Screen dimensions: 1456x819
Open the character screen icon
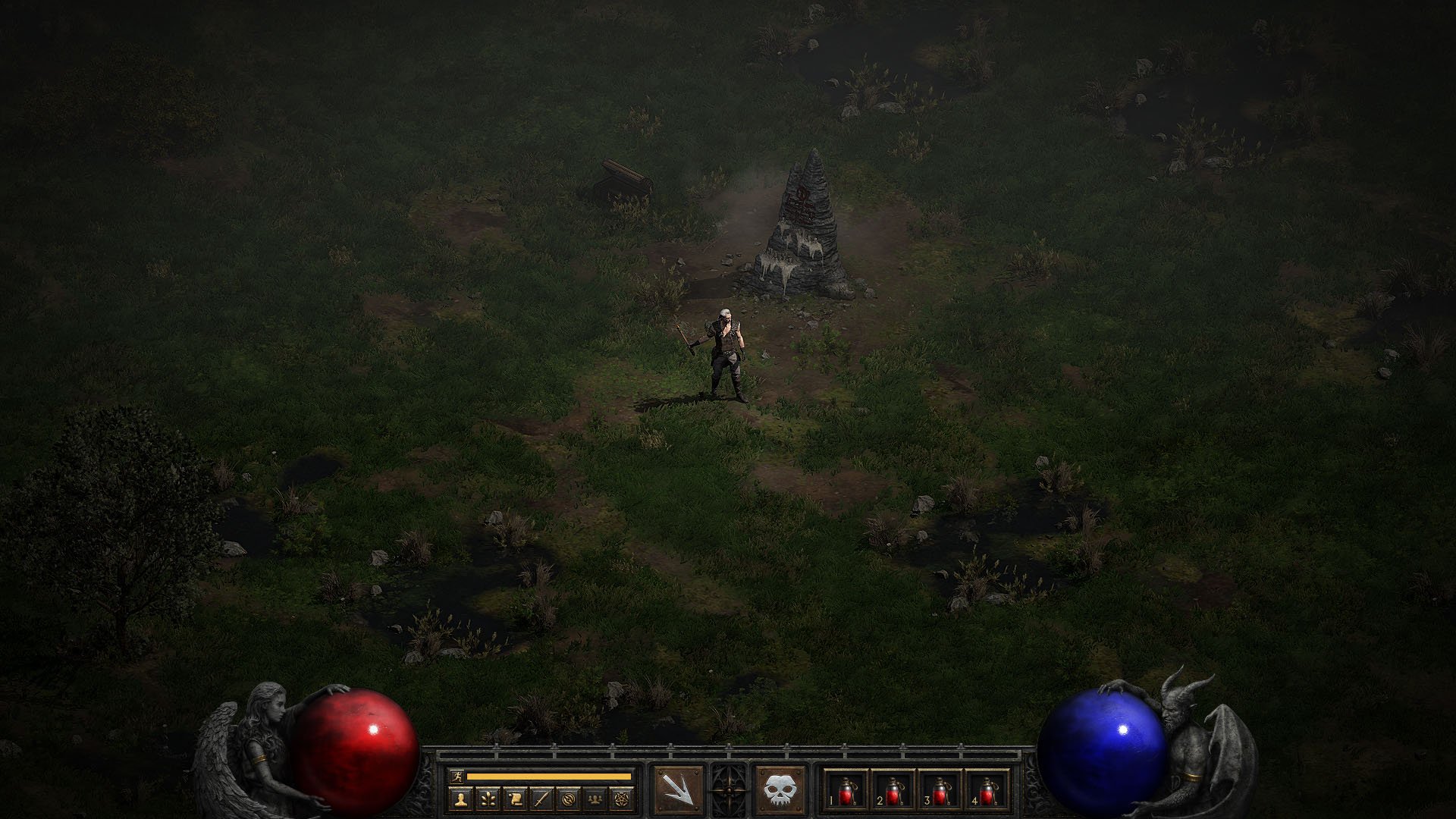click(460, 799)
